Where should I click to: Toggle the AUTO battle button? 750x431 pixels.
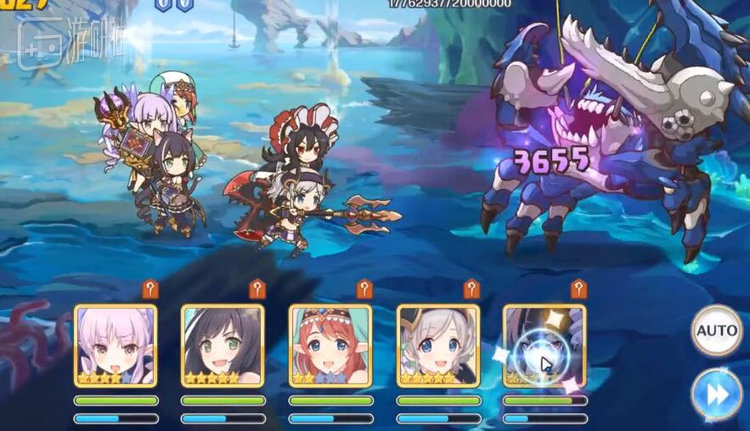tap(716, 331)
